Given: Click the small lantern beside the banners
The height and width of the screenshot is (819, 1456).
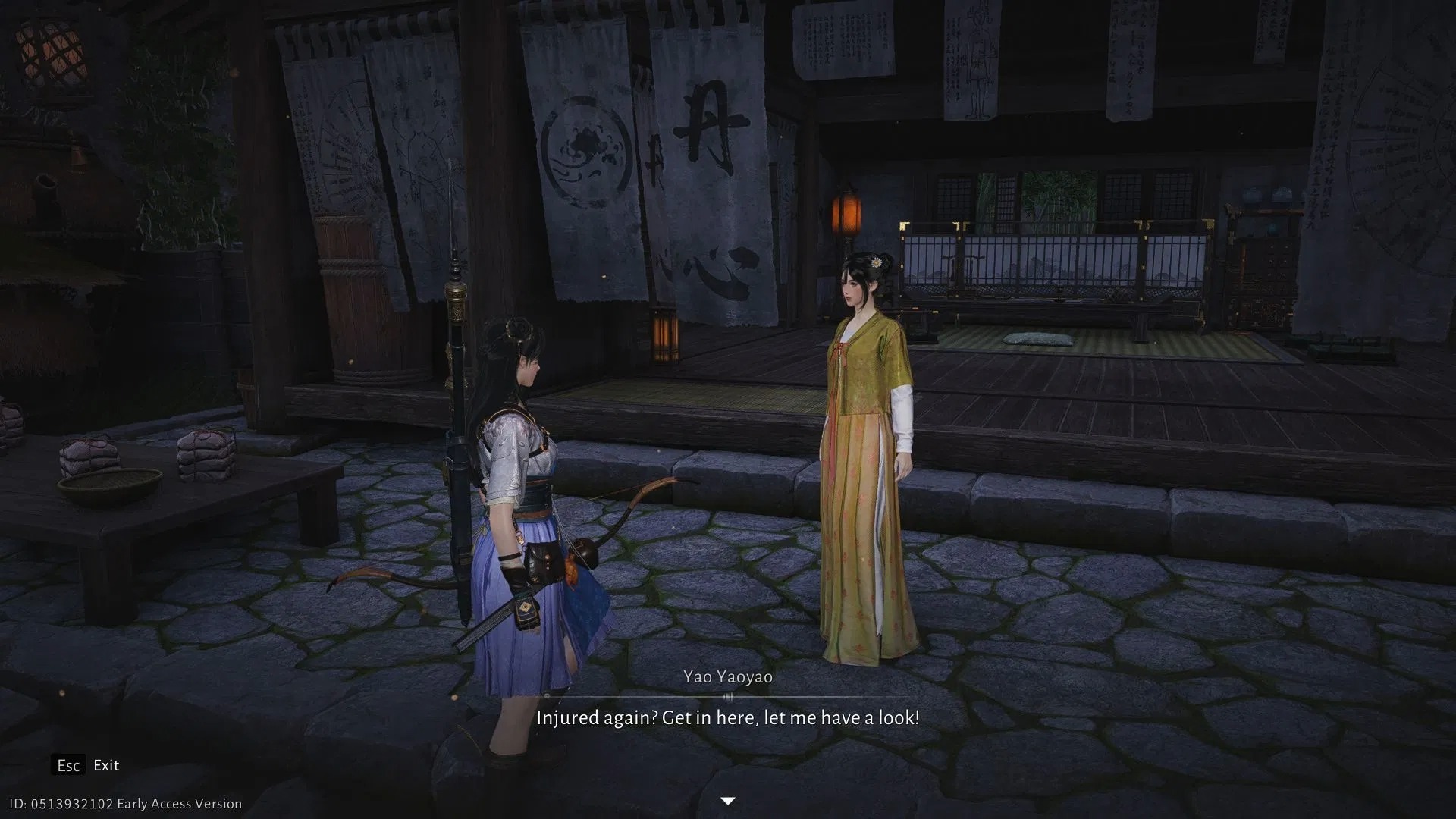Looking at the screenshot, I should point(663,334).
